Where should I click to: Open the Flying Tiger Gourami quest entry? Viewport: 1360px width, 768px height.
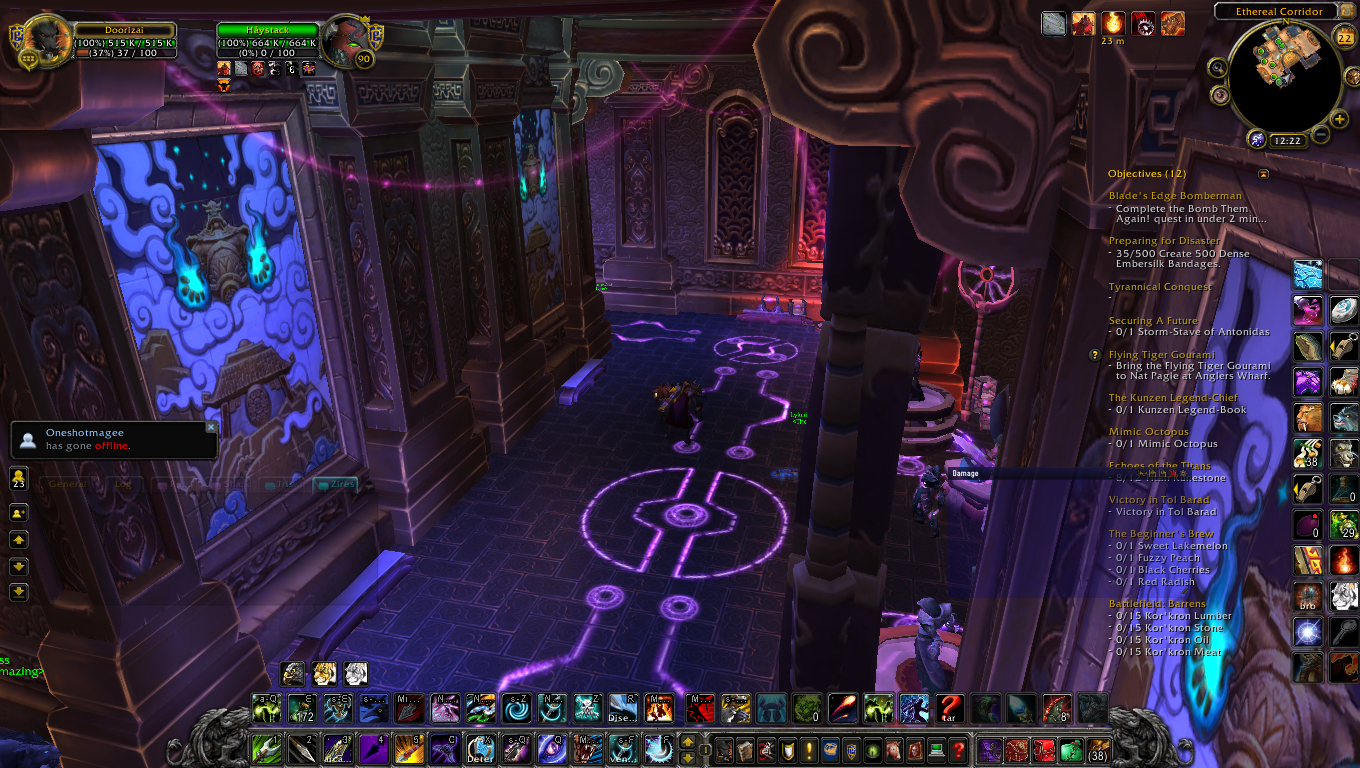pos(1161,355)
